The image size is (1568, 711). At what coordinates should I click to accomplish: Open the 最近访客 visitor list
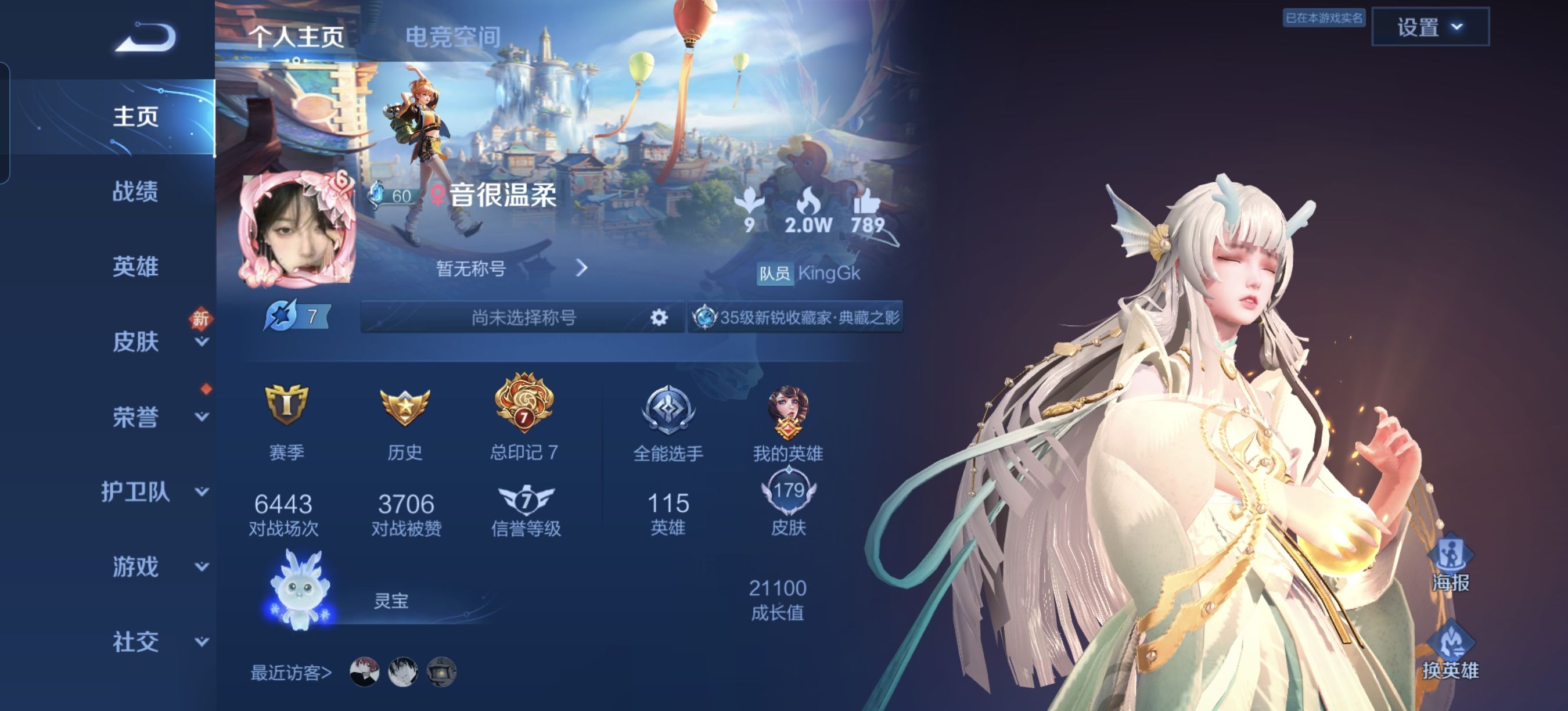(x=291, y=673)
